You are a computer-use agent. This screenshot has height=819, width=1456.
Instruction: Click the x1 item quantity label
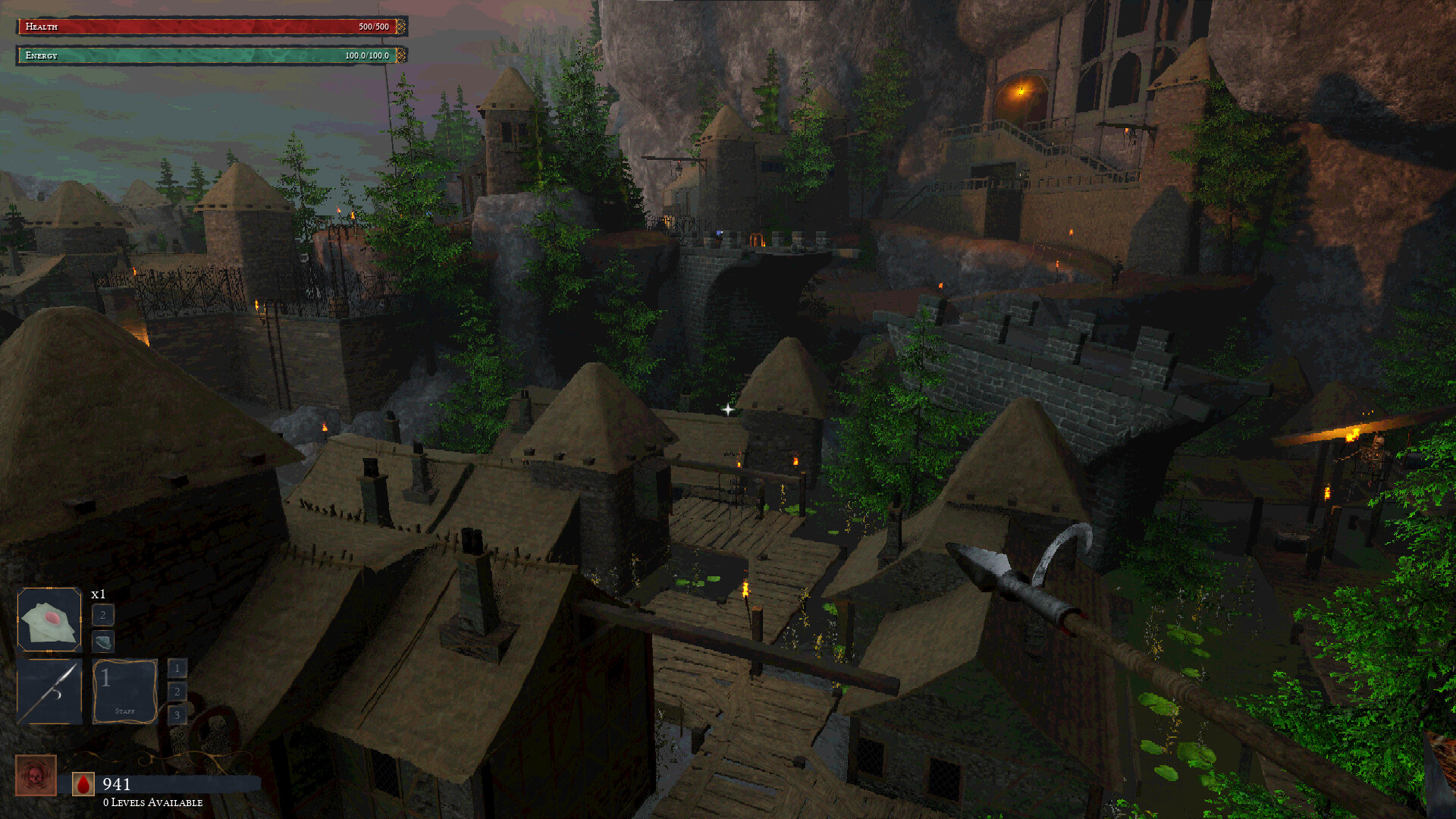pyautogui.click(x=97, y=595)
